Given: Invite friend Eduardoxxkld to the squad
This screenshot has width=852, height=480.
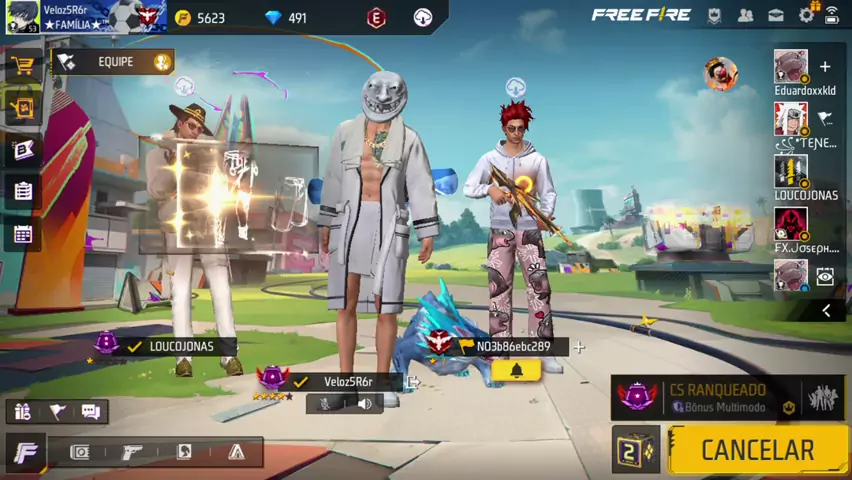Looking at the screenshot, I should (x=825, y=67).
